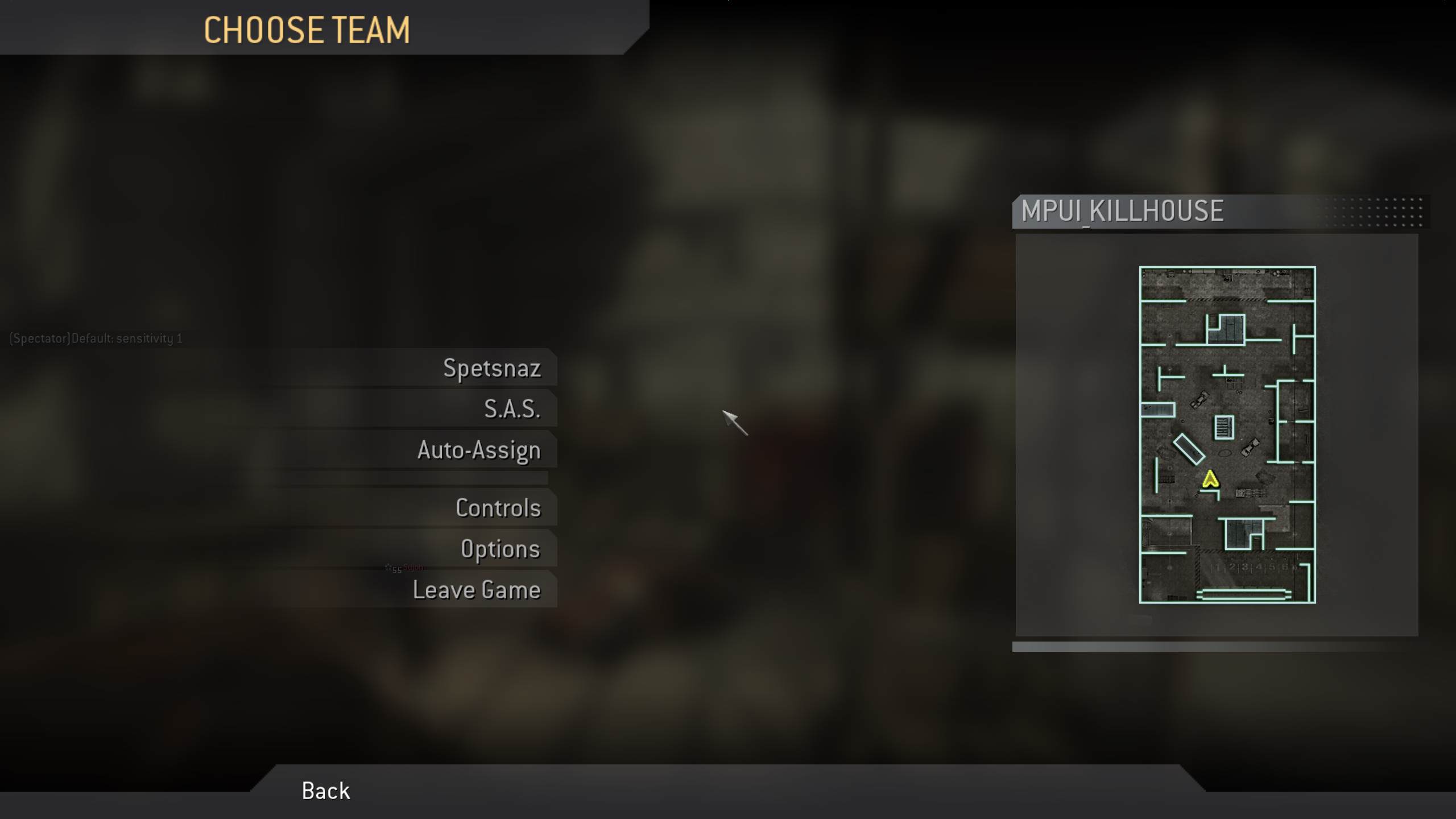Open the Controls menu
1456x819 pixels.
pos(498,508)
